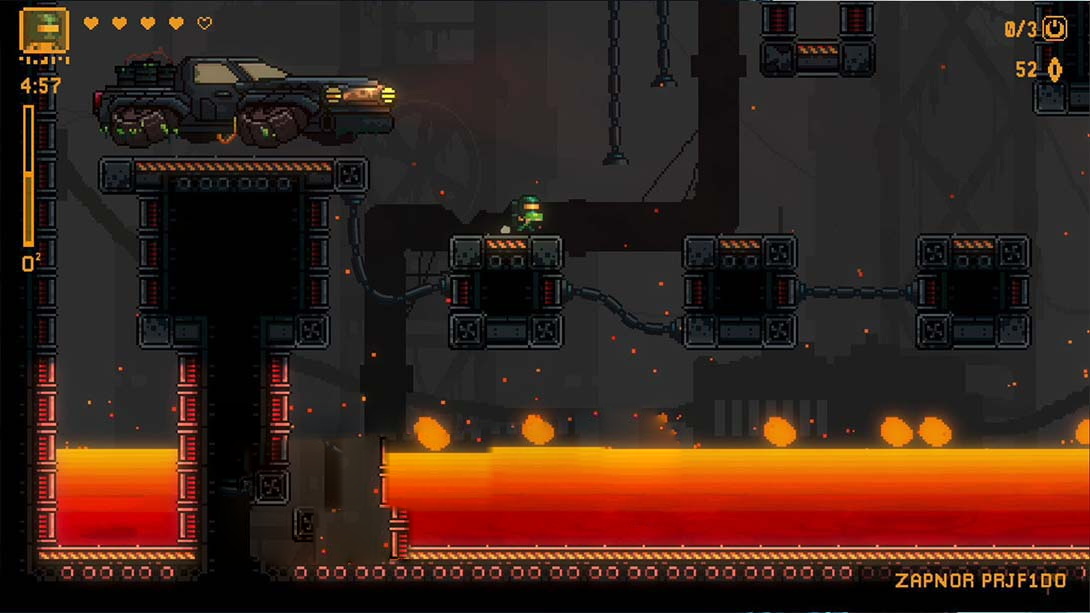
Task: Click the green helmet character portrait
Action: 44,30
